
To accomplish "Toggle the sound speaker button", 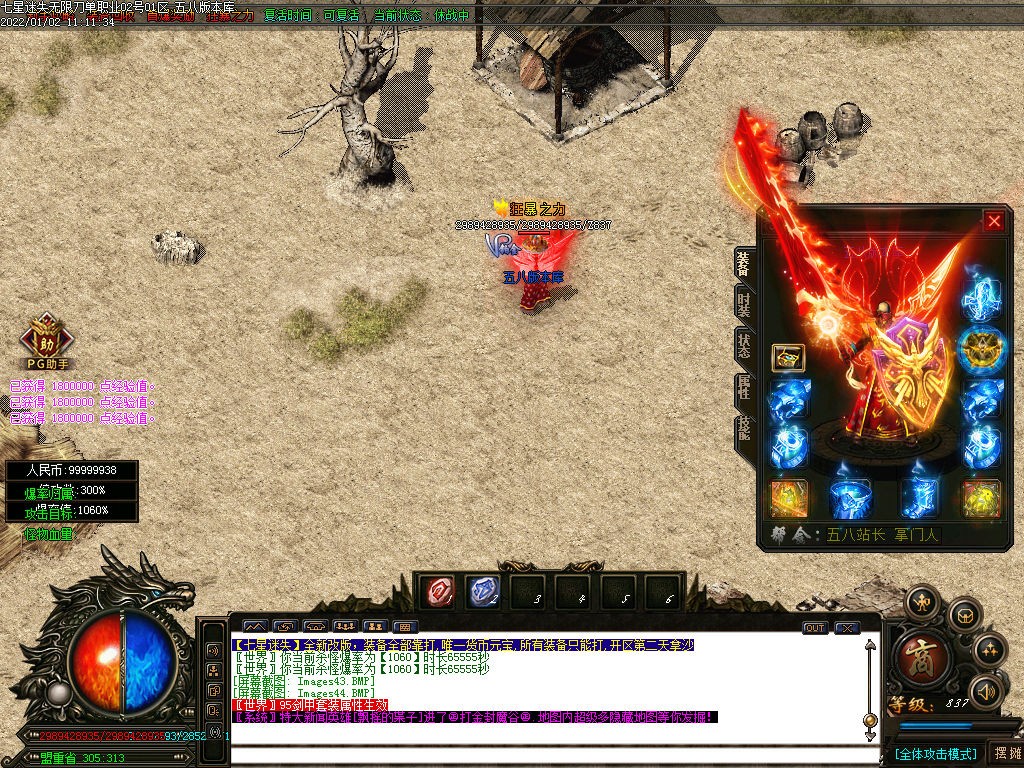I will pos(986,691).
